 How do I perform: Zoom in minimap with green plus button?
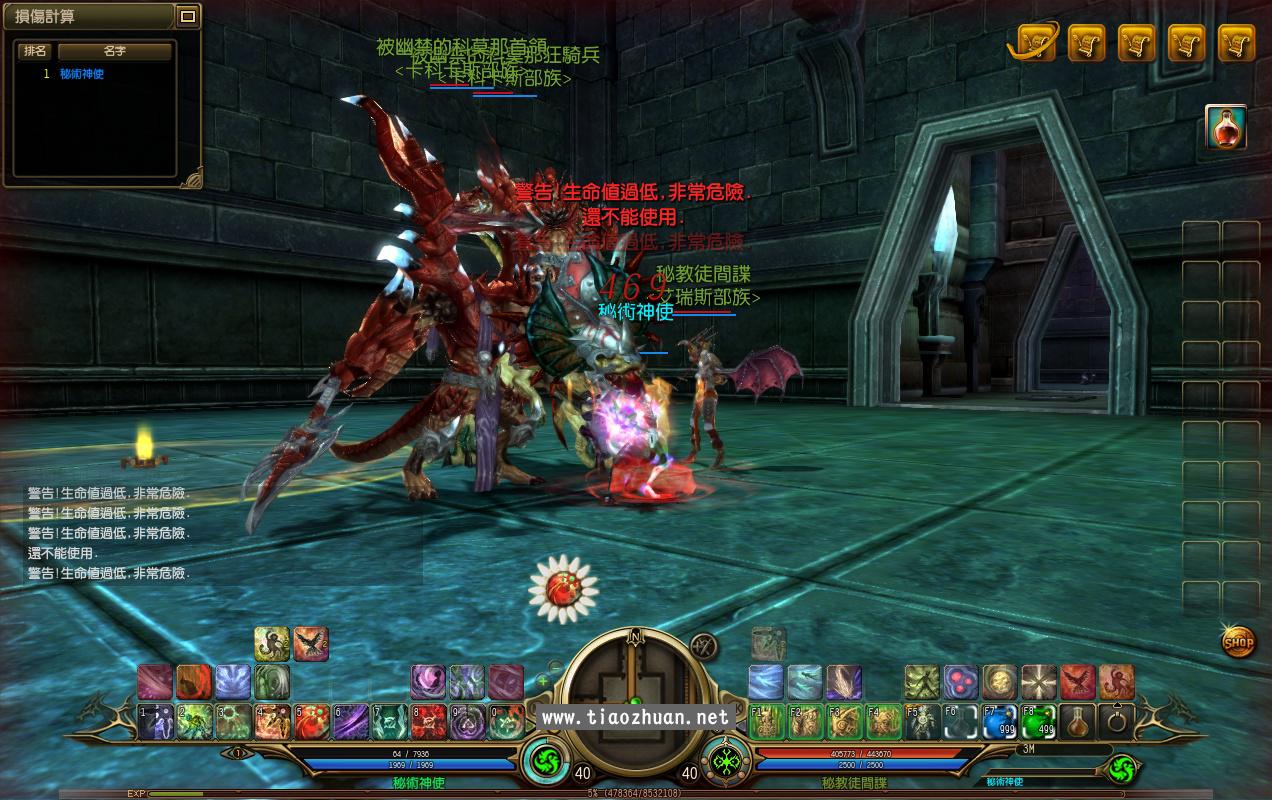pyautogui.click(x=543, y=681)
